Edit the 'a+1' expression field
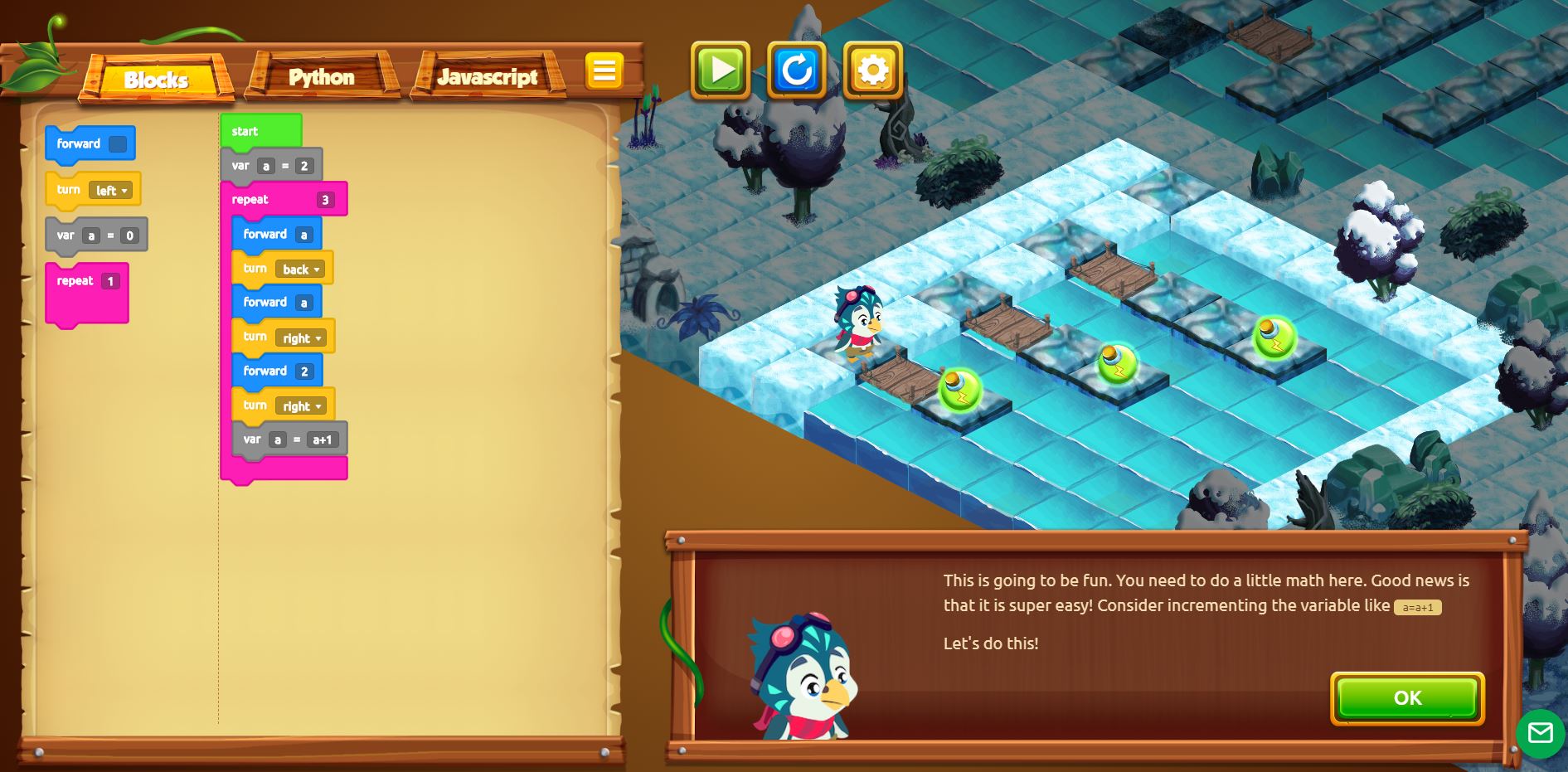The height and width of the screenshot is (772, 1568). 322,439
